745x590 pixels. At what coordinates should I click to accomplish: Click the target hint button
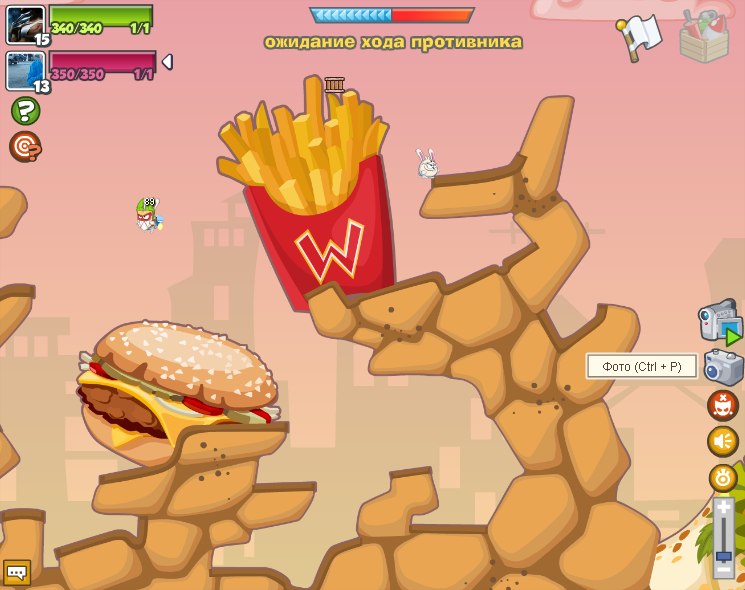(25, 146)
